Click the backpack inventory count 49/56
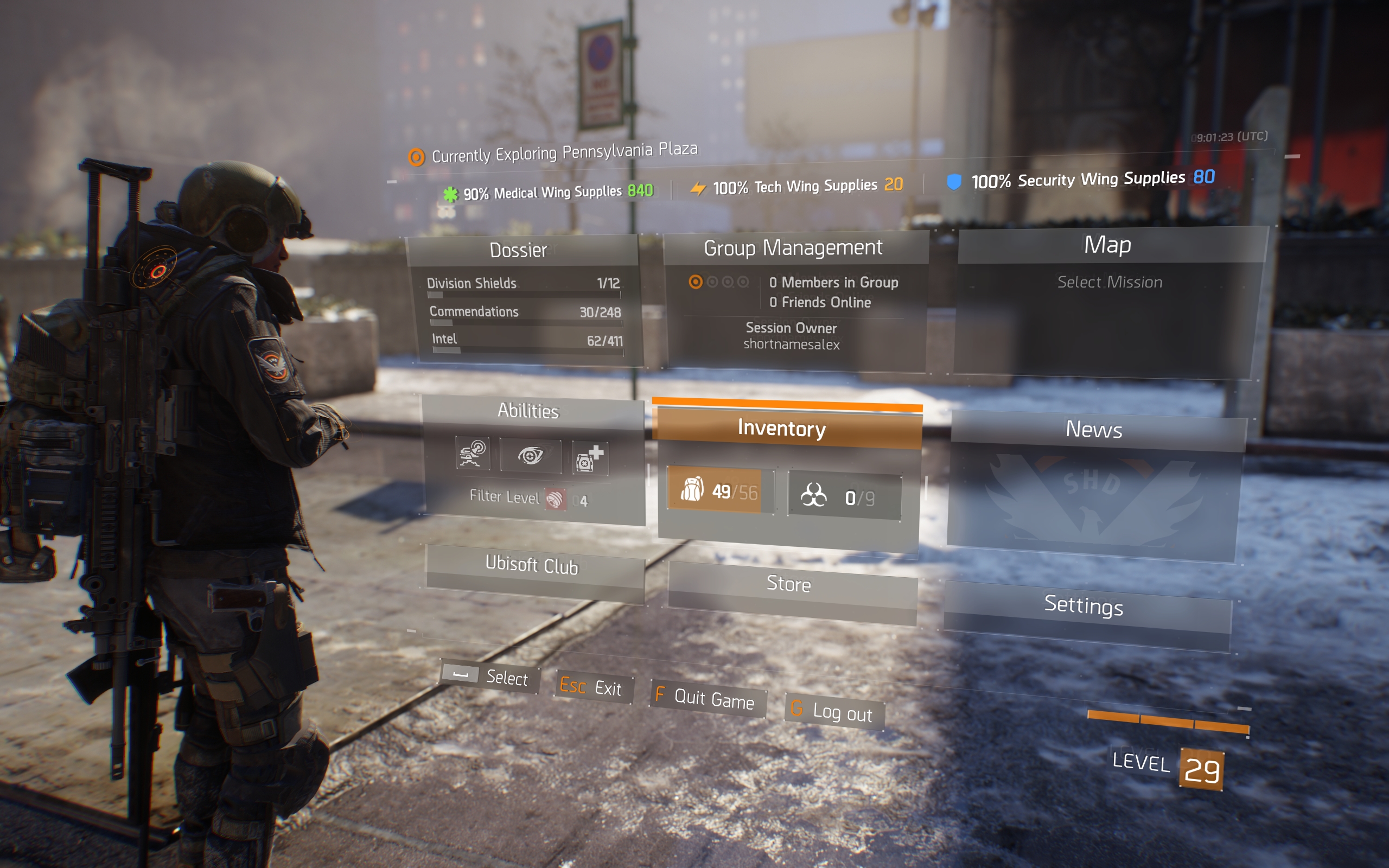This screenshot has height=868, width=1389. 717,492
